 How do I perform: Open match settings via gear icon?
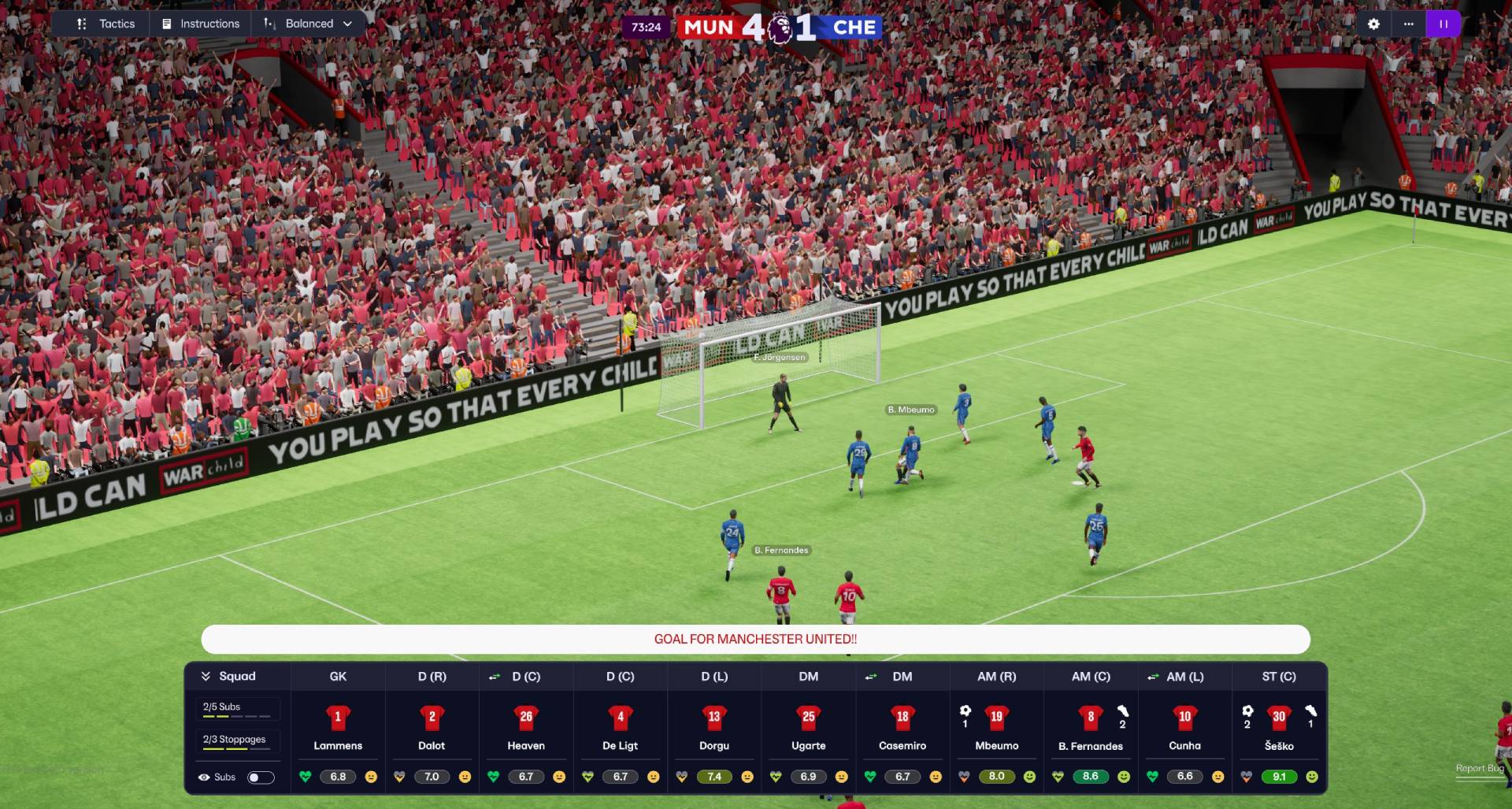pos(1373,24)
